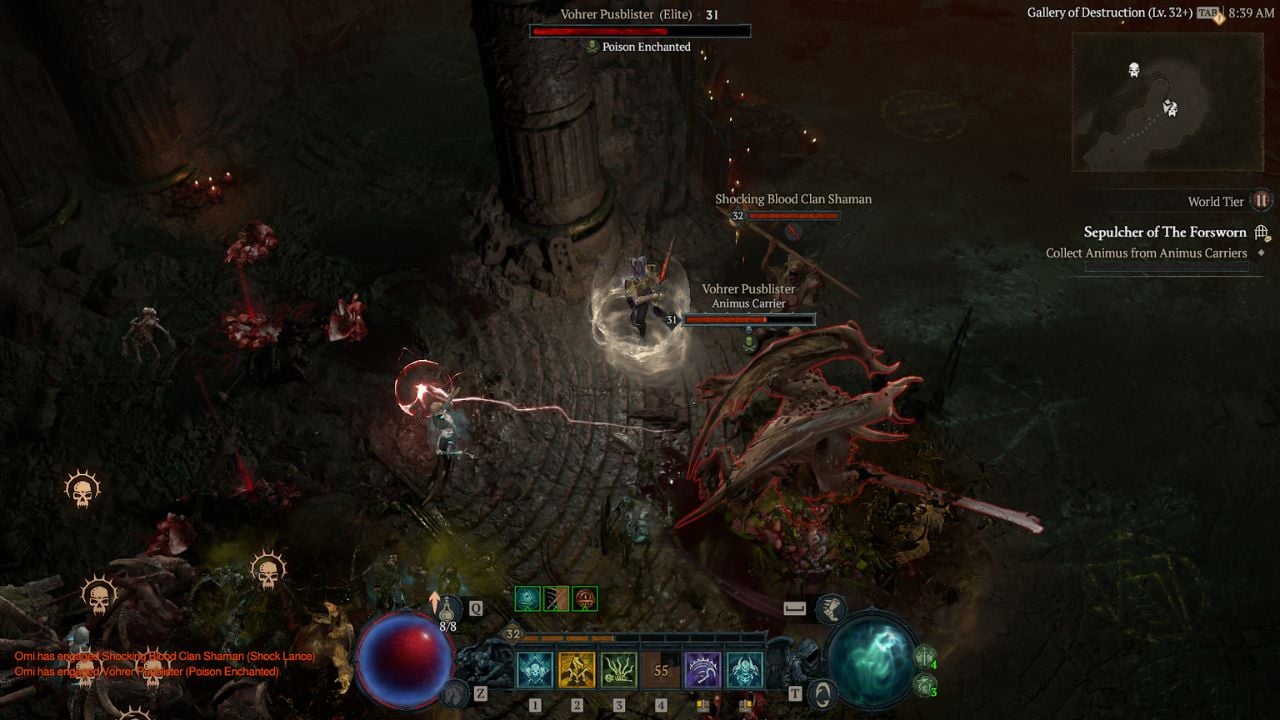The image size is (1280, 720).
Task: Cast Corpse Tendrils from skill slot 3
Action: click(619, 670)
